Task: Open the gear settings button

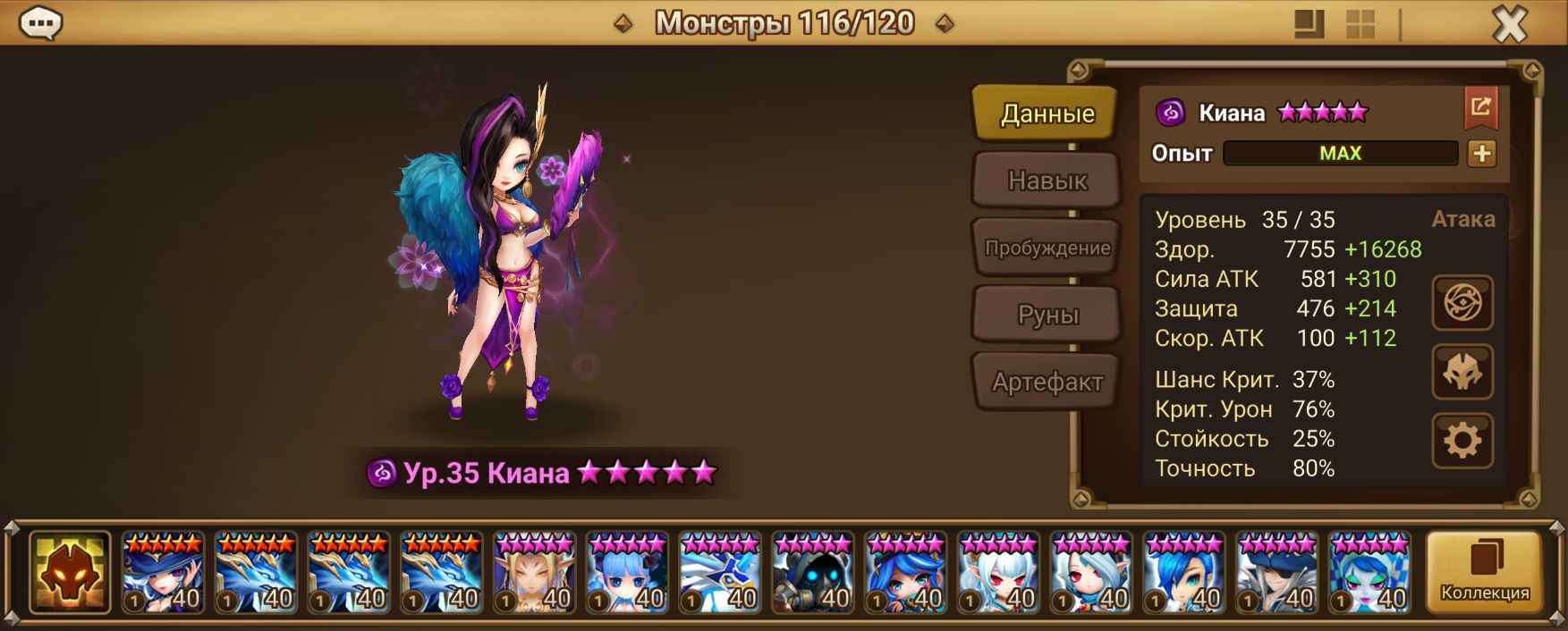Action: point(1462,441)
